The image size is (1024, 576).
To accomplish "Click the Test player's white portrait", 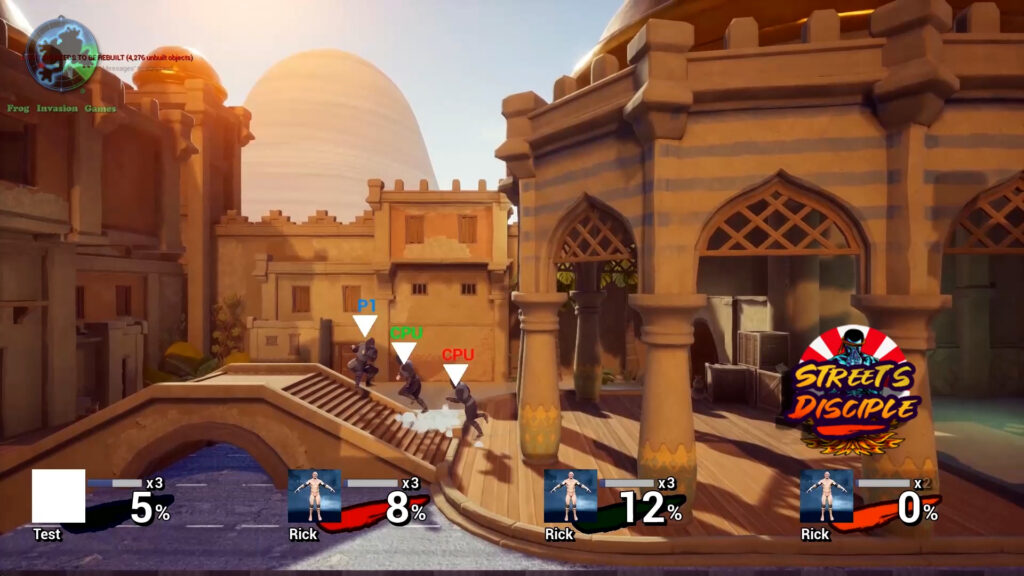I will 58,496.
